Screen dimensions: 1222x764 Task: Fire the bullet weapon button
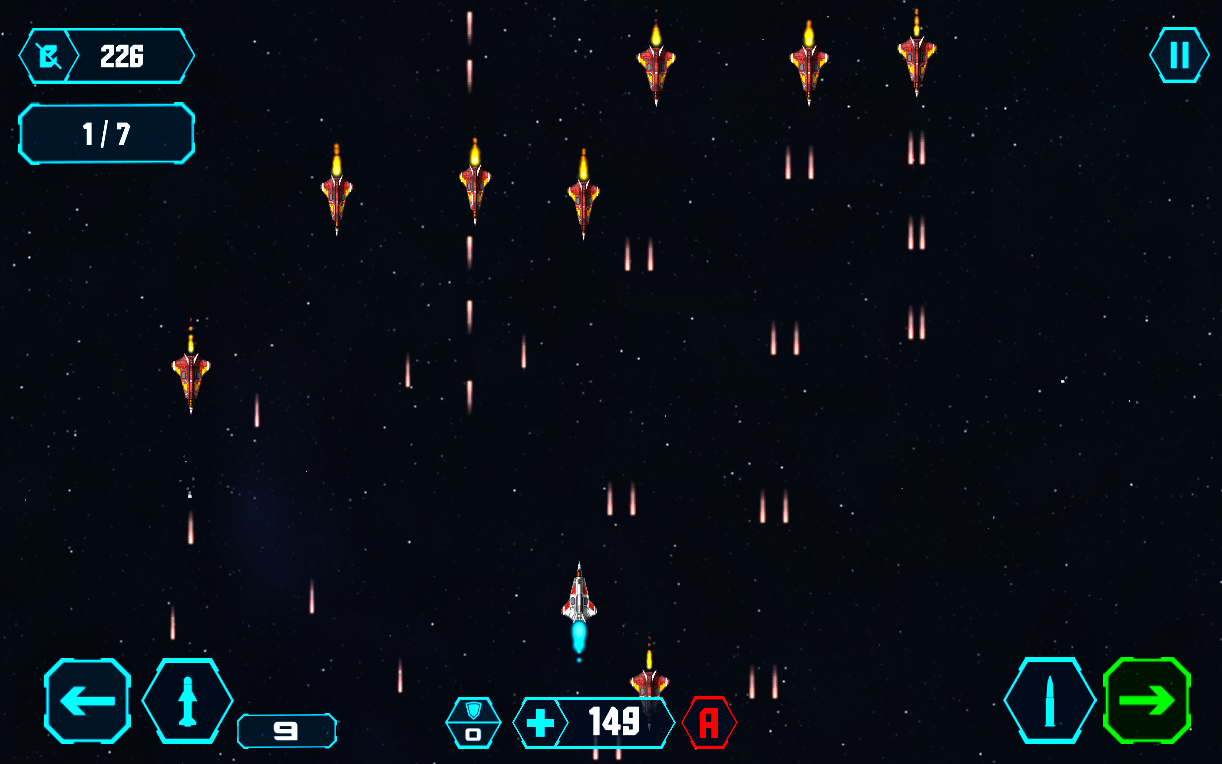1049,700
